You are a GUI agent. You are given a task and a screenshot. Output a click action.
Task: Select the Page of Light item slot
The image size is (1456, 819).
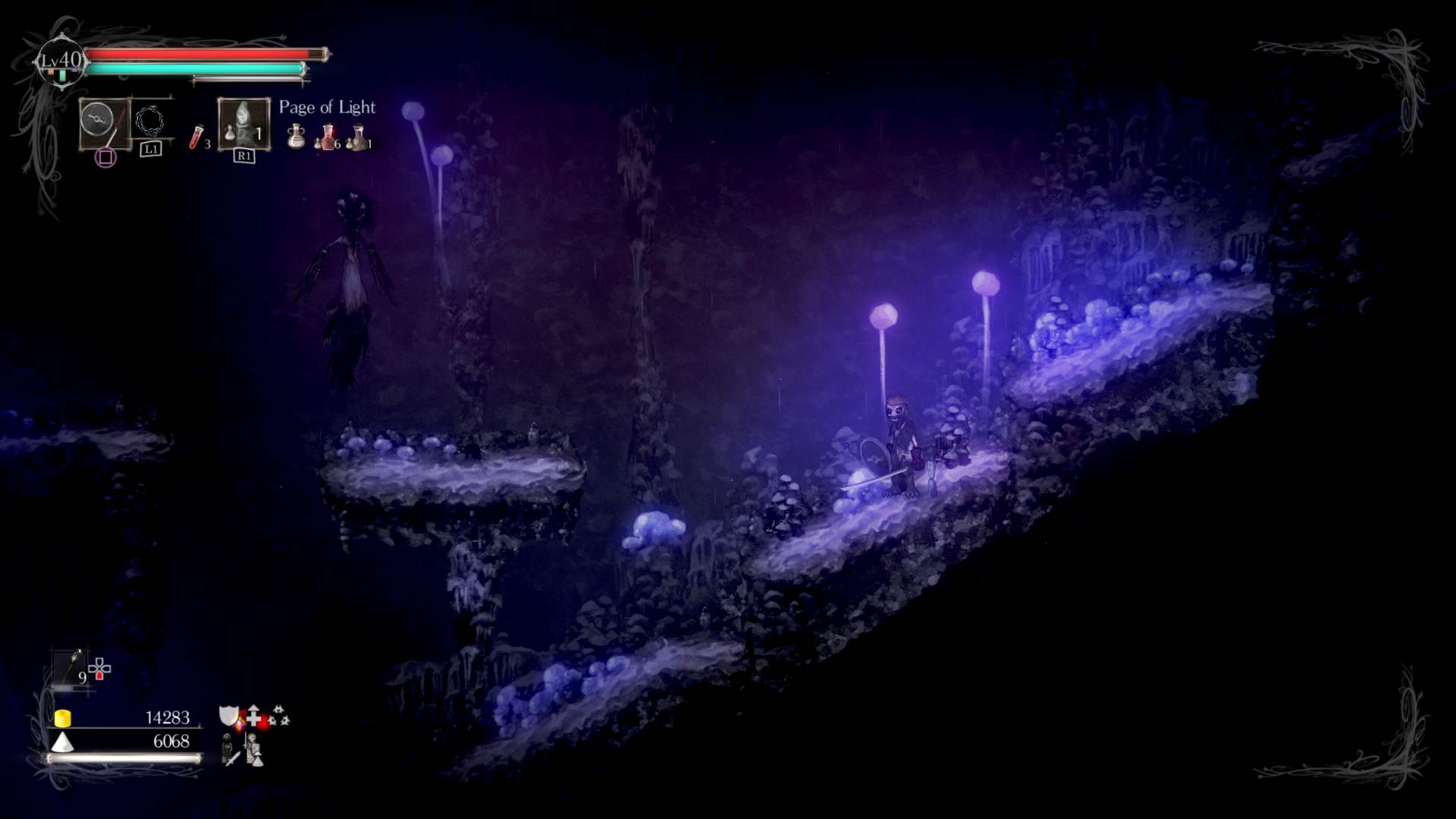243,124
